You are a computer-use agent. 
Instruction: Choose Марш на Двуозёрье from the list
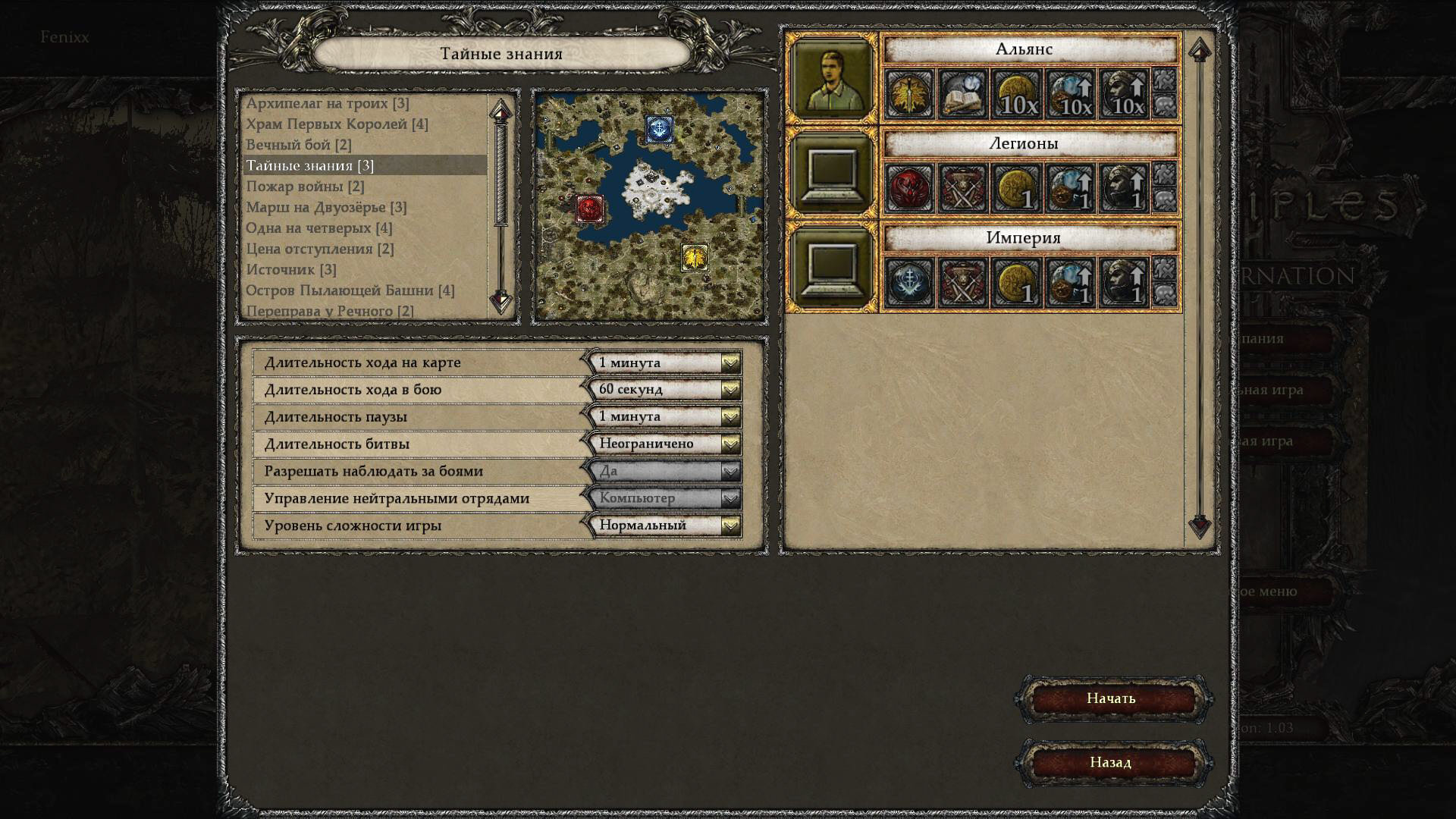point(326,207)
